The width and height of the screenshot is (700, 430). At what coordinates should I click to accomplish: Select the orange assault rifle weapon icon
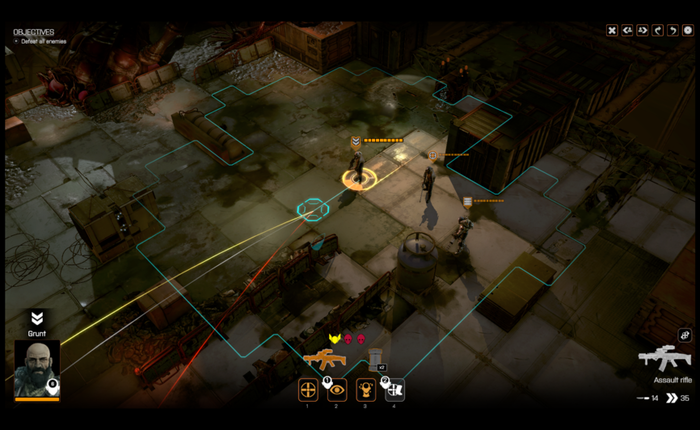323,359
